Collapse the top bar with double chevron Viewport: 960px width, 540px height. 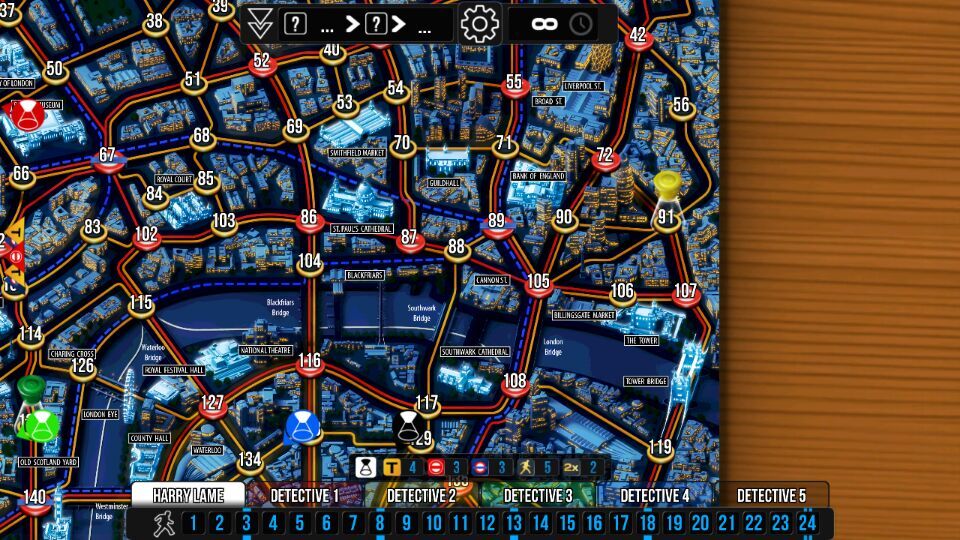(x=260, y=24)
